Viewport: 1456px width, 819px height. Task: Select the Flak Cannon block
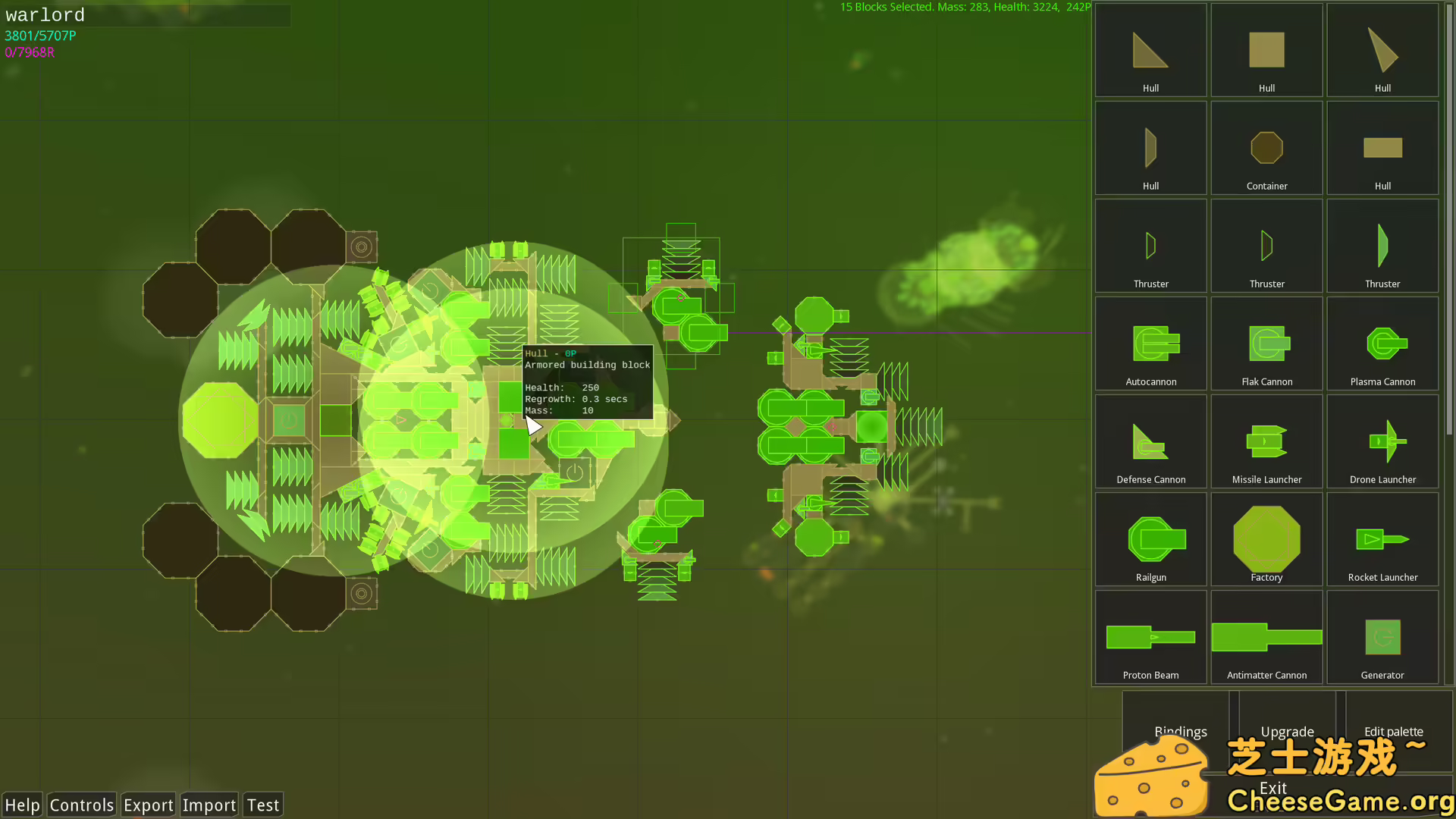pos(1266,343)
